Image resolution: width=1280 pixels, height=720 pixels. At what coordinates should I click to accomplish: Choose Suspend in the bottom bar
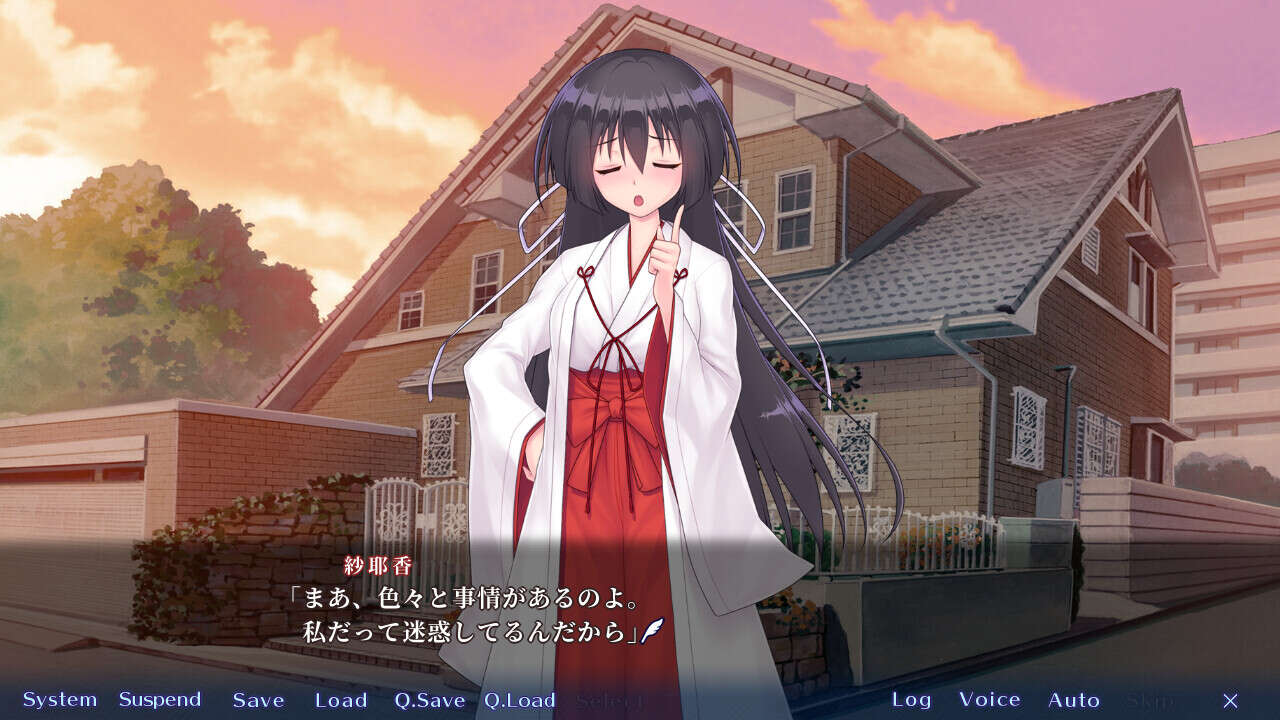[x=160, y=700]
